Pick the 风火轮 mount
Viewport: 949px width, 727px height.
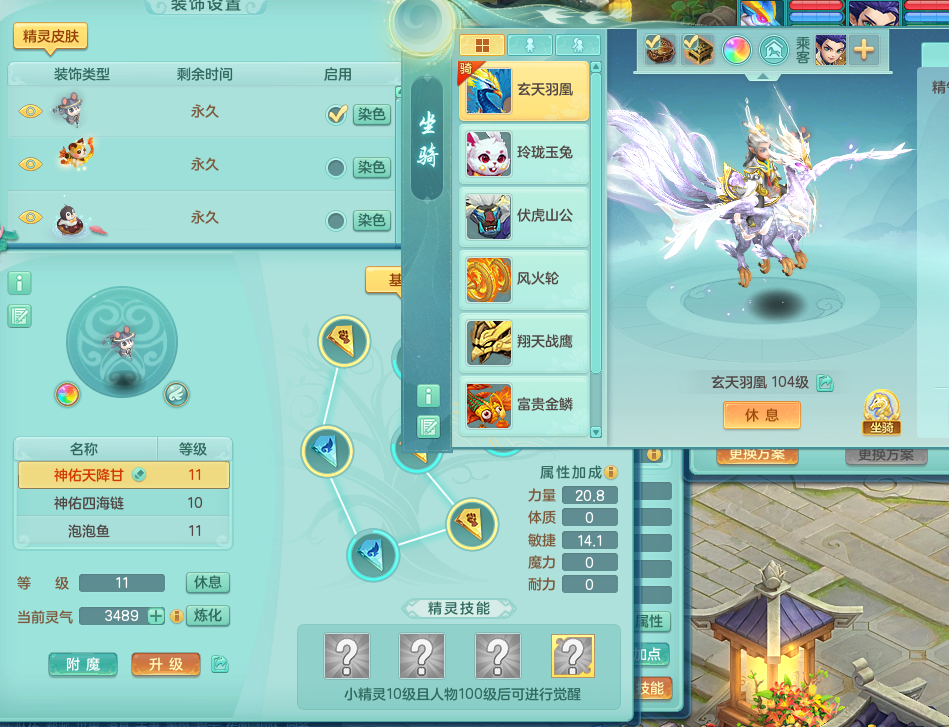[524, 279]
